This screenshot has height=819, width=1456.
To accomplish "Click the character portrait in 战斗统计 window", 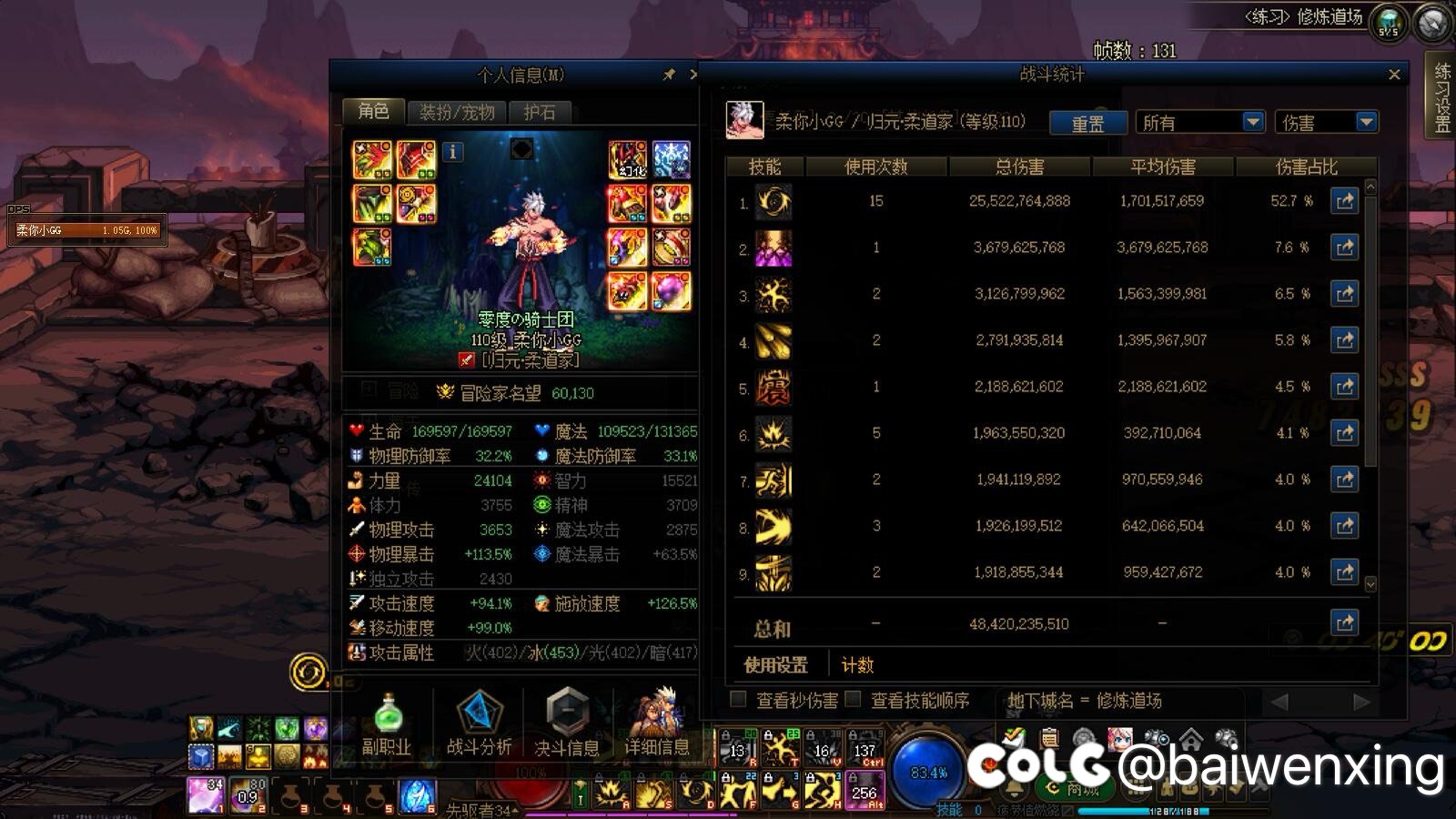I will pos(743,122).
